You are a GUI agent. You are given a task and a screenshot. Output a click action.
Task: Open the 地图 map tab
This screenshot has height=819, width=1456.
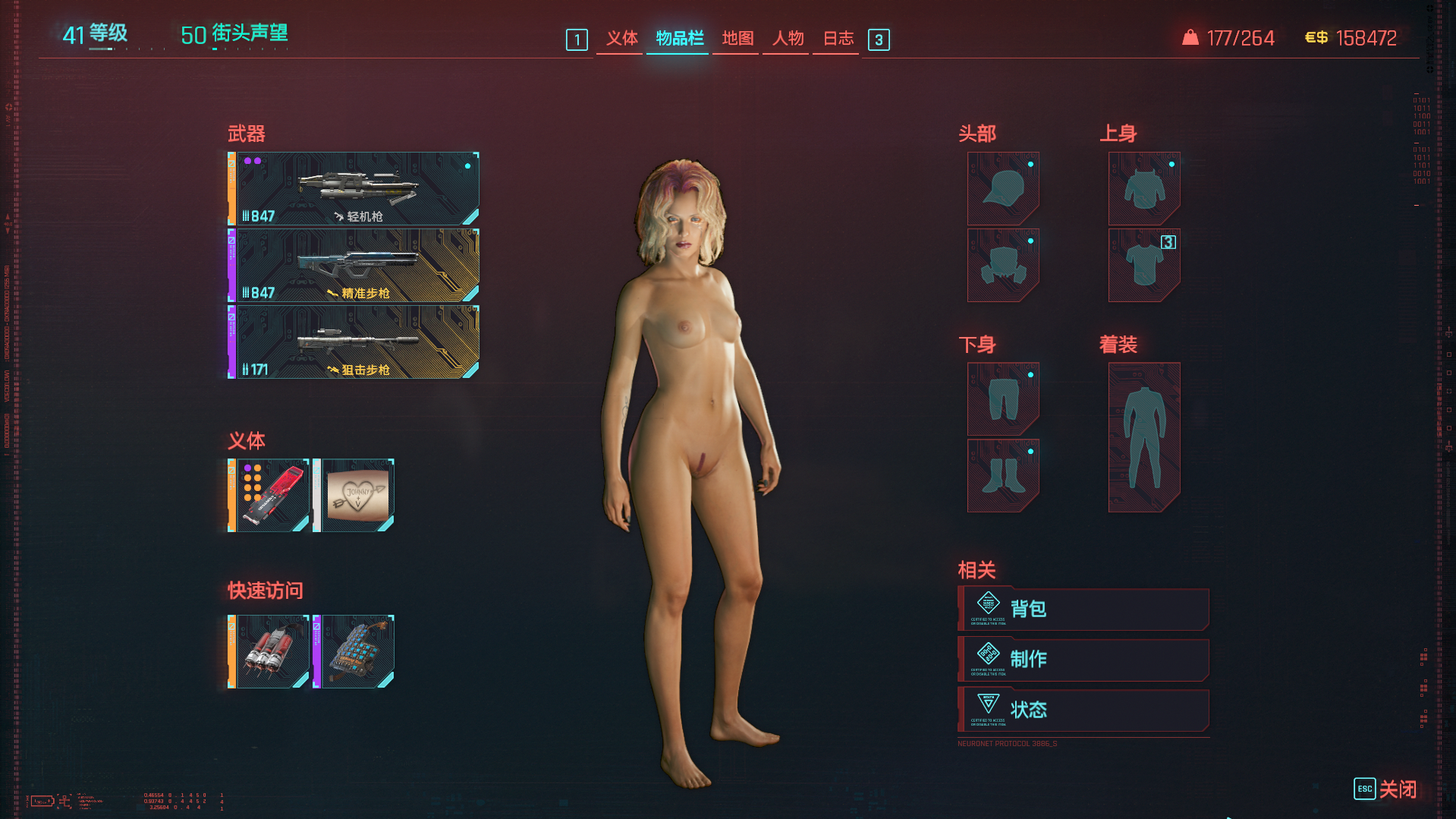point(737,39)
